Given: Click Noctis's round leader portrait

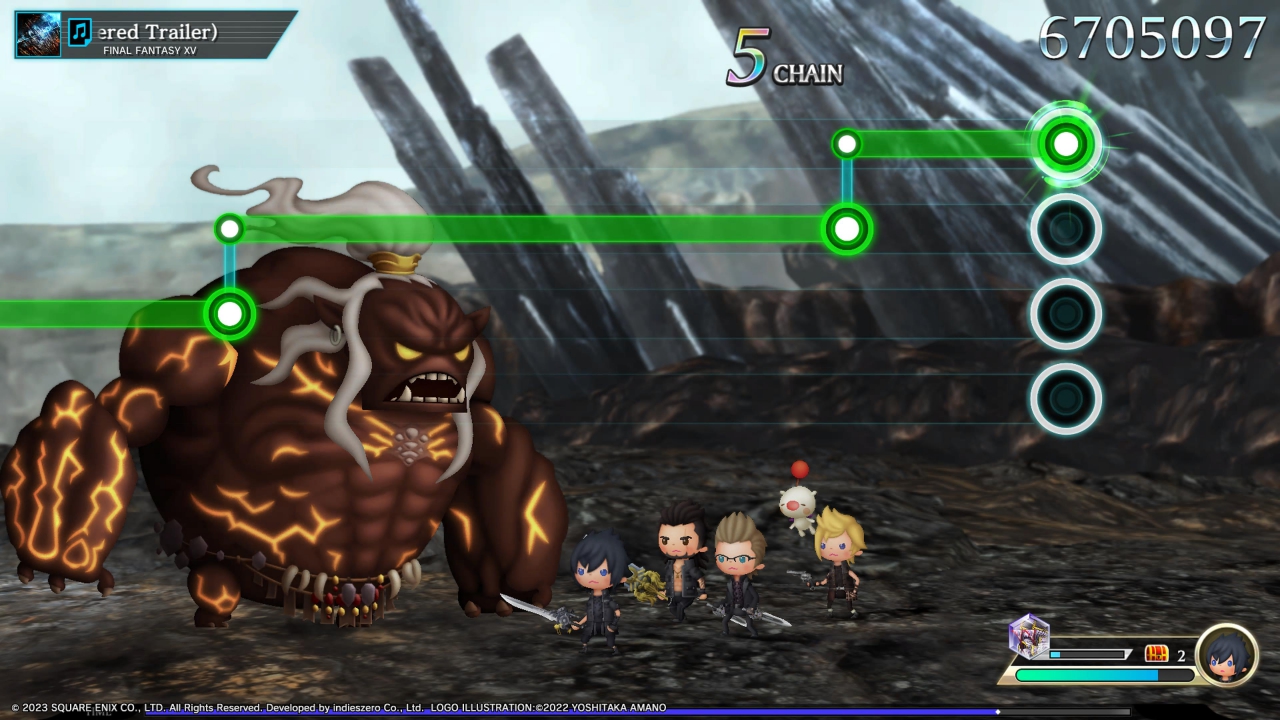Looking at the screenshot, I should click(1226, 655).
